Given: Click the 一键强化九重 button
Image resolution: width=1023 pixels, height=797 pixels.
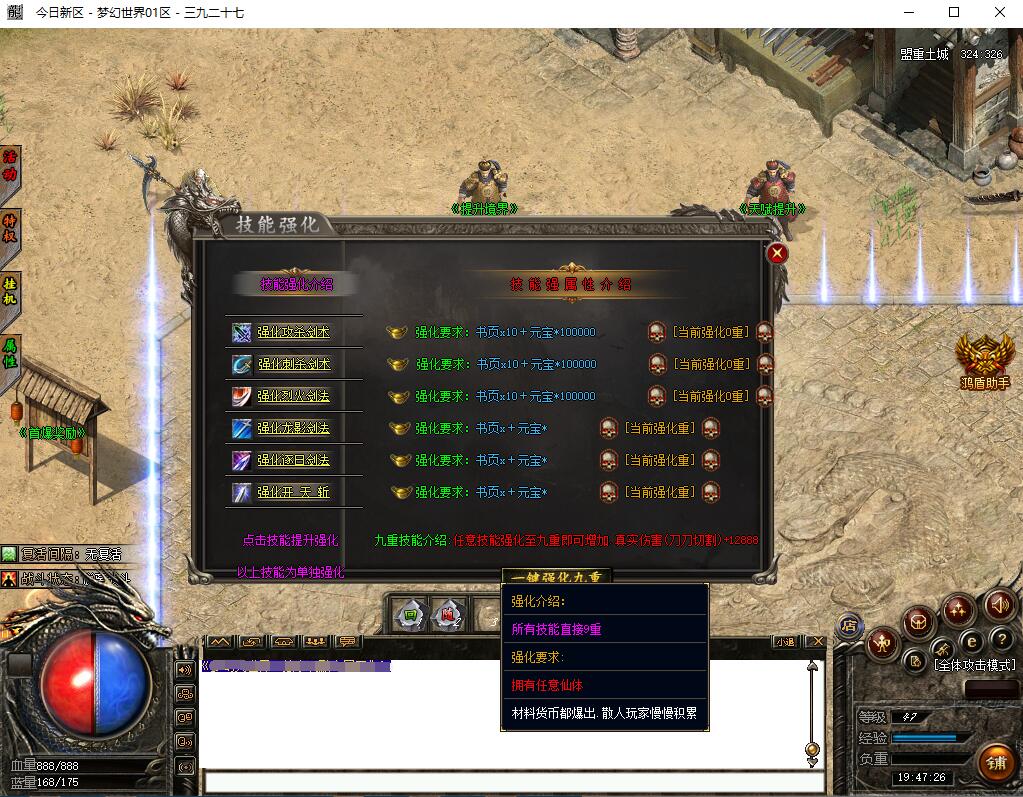Looking at the screenshot, I should (556, 577).
